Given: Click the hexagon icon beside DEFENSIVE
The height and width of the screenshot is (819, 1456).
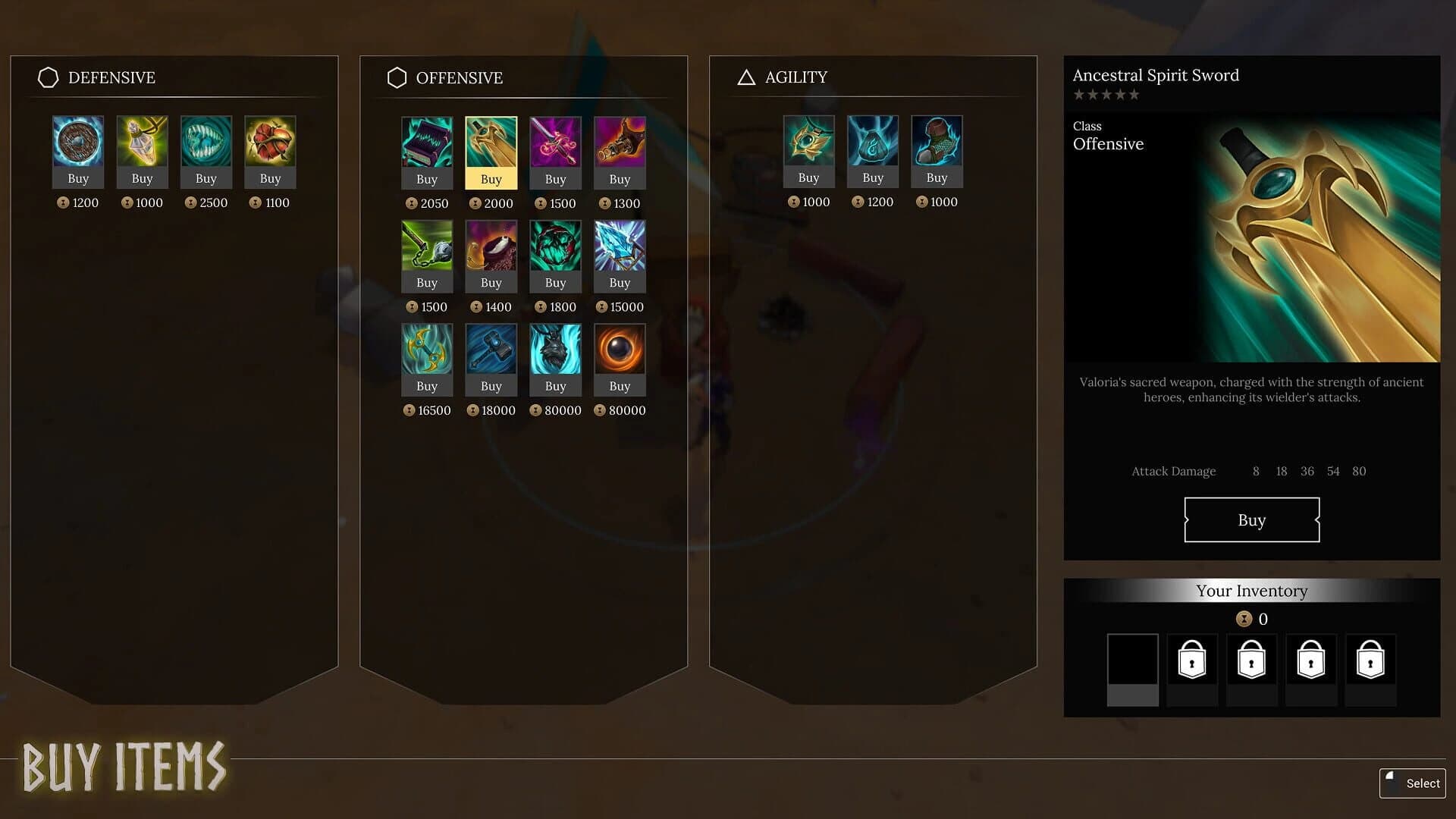Looking at the screenshot, I should tap(48, 77).
